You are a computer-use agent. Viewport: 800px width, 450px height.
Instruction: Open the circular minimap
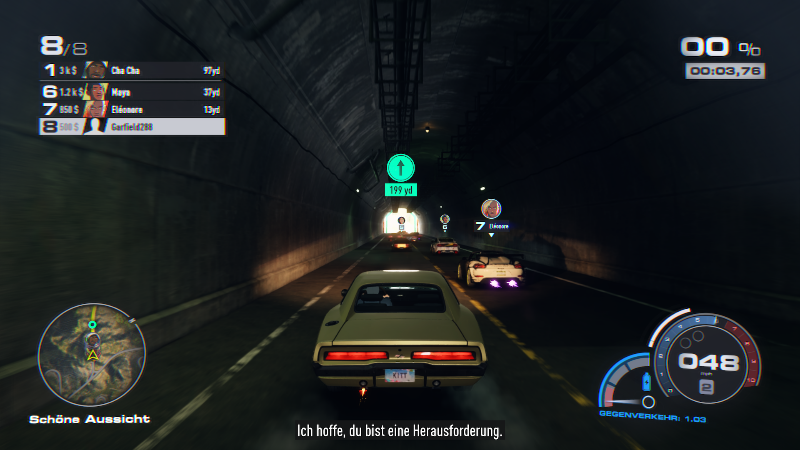(92, 354)
